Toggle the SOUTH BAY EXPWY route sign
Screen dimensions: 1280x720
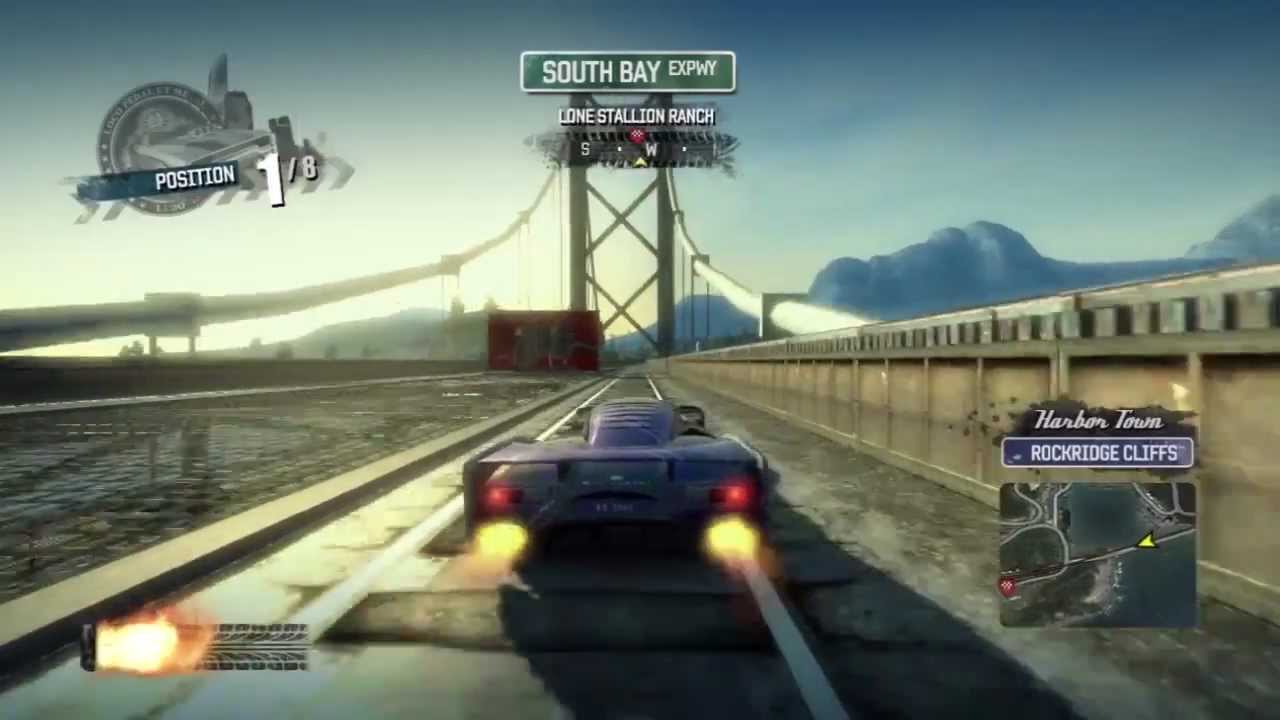click(x=628, y=70)
